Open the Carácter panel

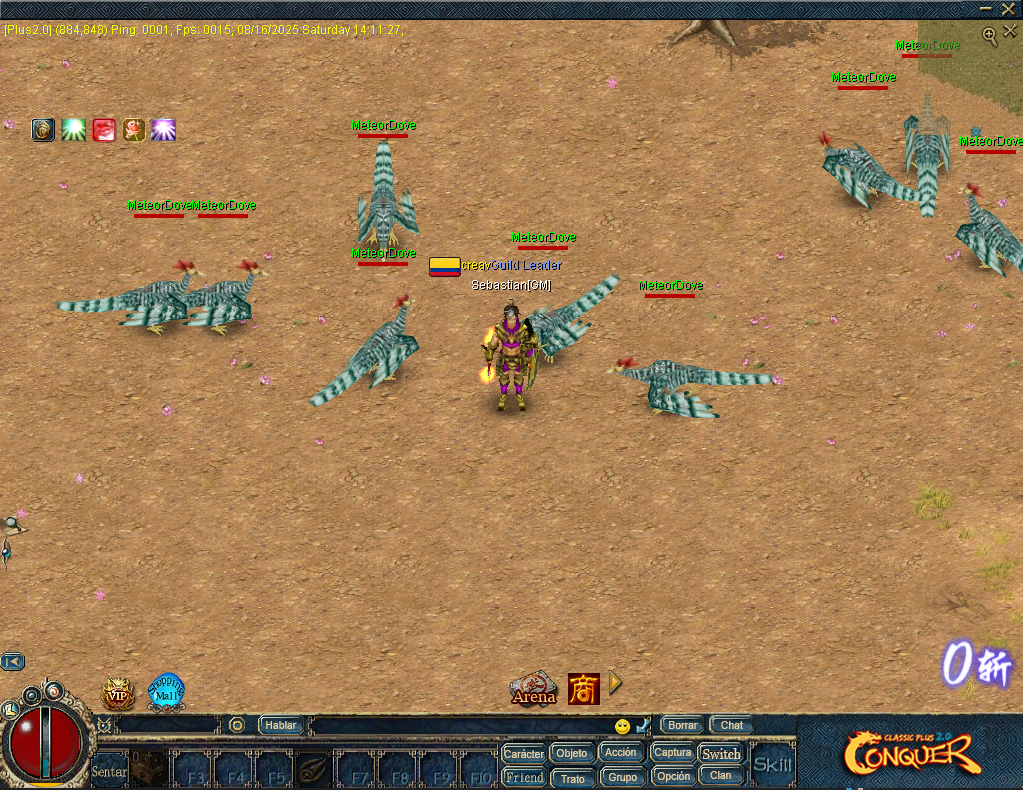pos(523,754)
